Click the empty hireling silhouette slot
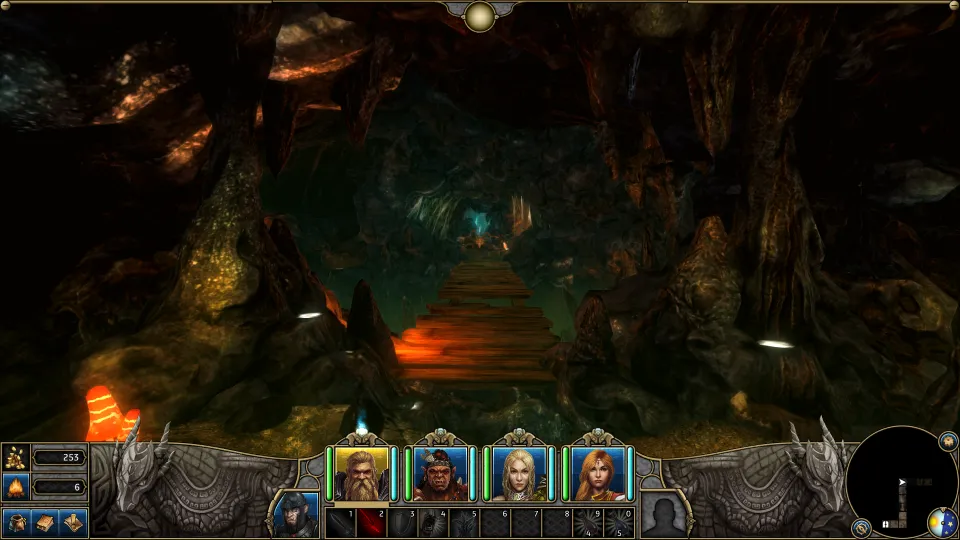This screenshot has width=960, height=540. (x=663, y=513)
